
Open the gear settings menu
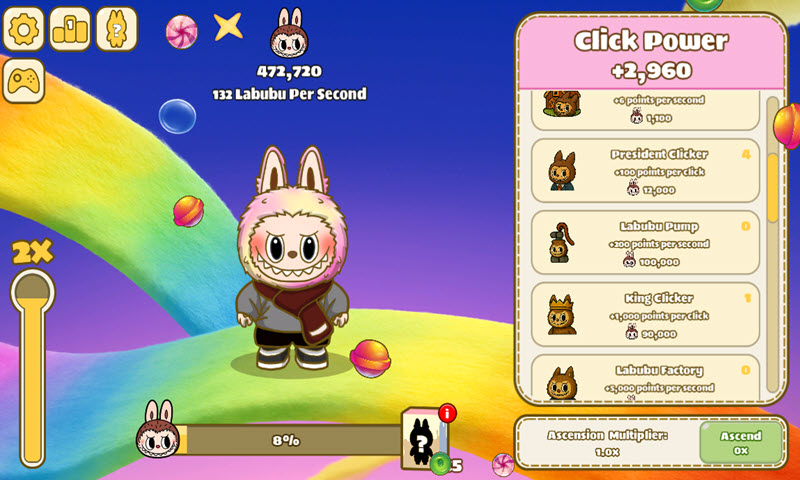pos(25,29)
